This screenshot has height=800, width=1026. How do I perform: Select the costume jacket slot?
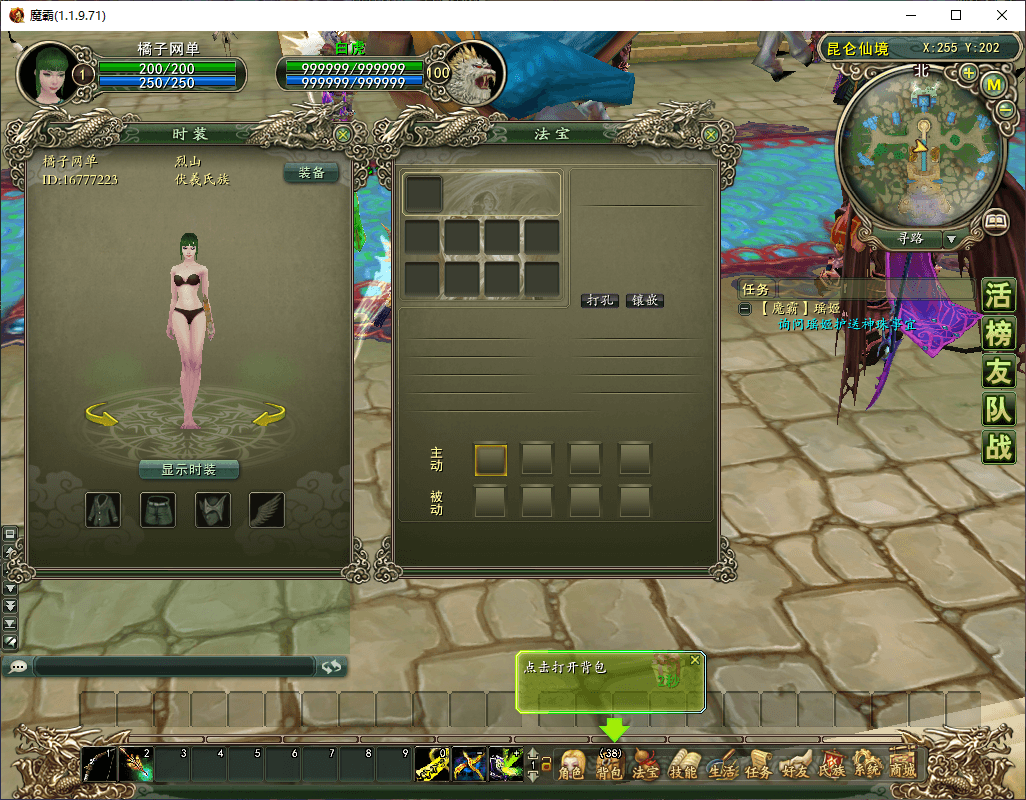pyautogui.click(x=103, y=509)
